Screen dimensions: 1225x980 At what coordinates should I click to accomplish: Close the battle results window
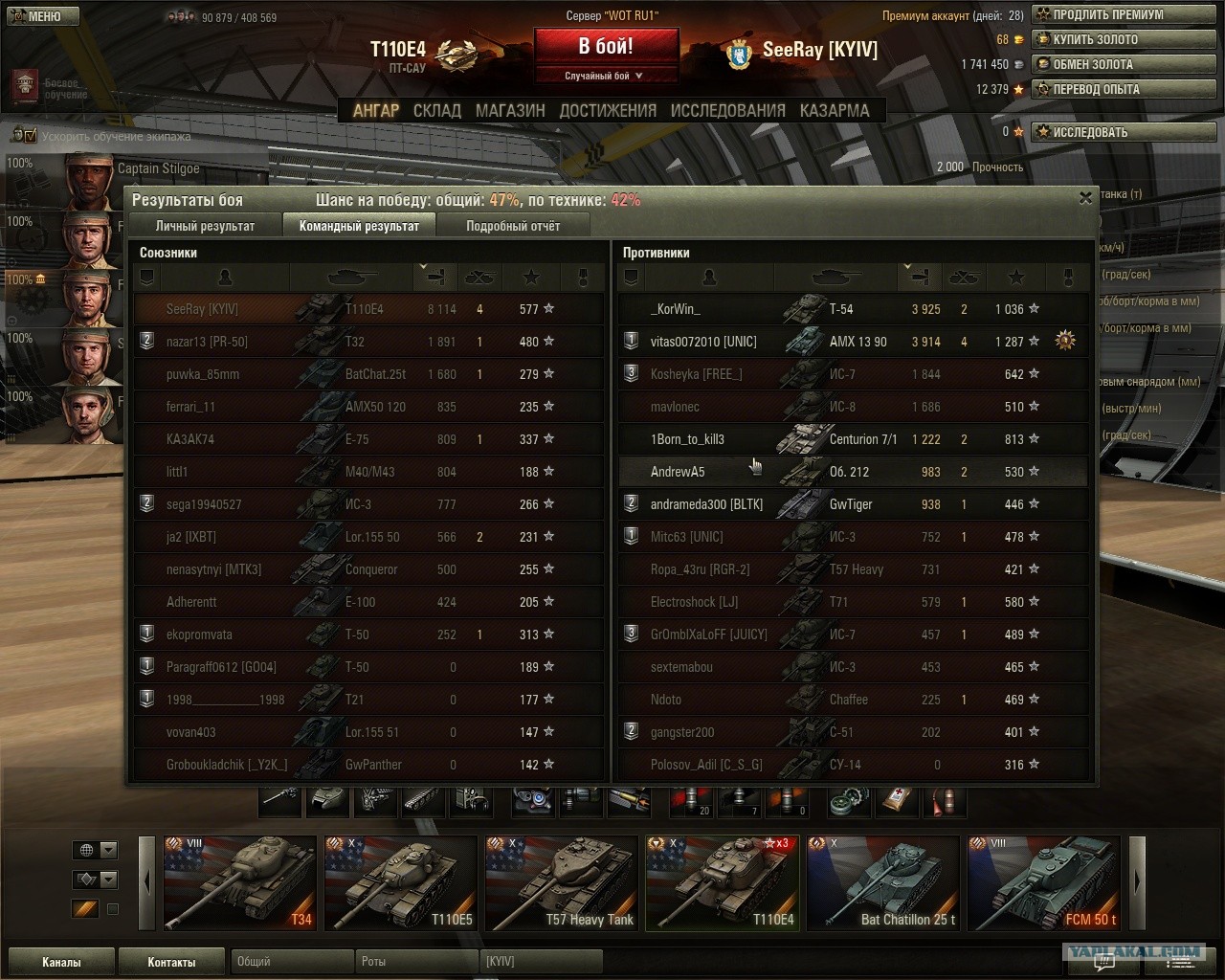point(1084,198)
